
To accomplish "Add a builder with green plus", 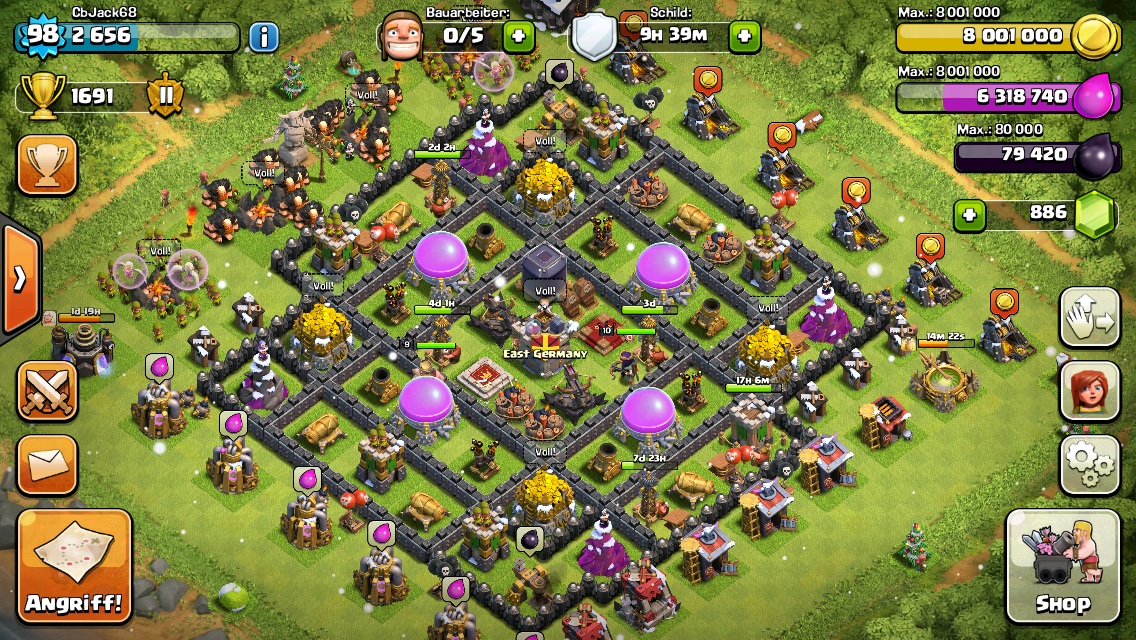I will point(518,37).
